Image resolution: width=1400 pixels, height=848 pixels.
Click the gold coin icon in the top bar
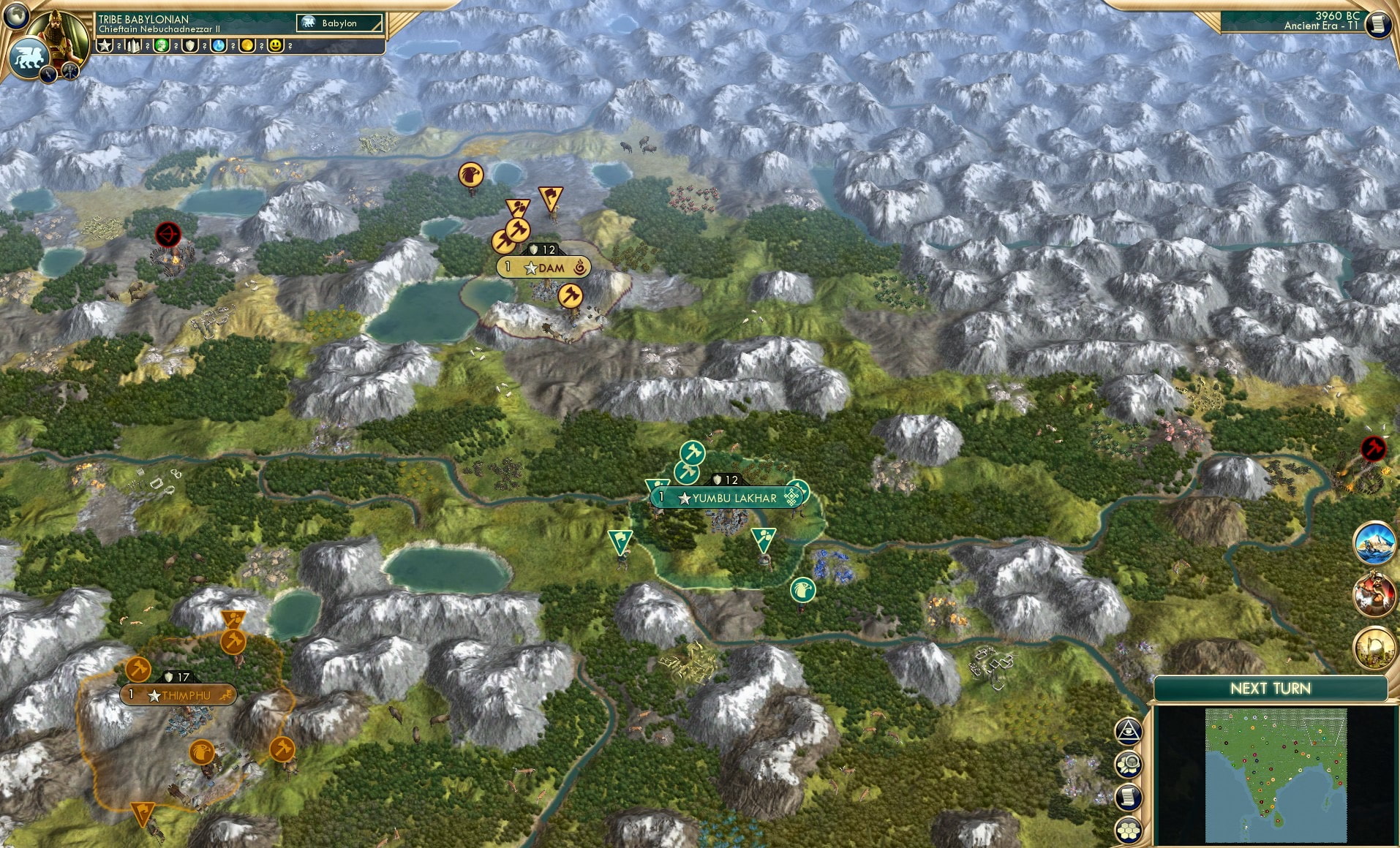click(249, 45)
